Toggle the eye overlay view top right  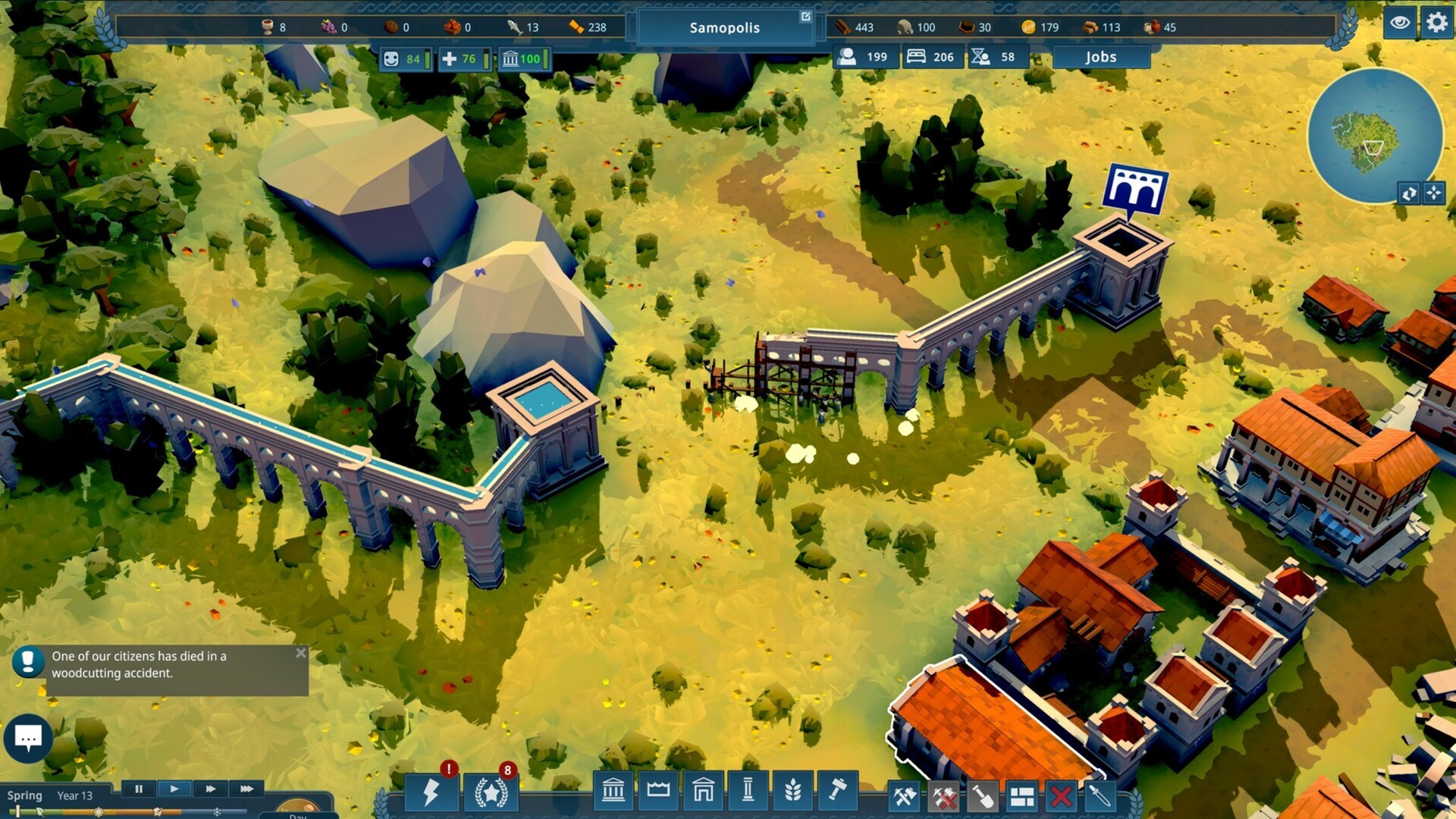tap(1401, 24)
